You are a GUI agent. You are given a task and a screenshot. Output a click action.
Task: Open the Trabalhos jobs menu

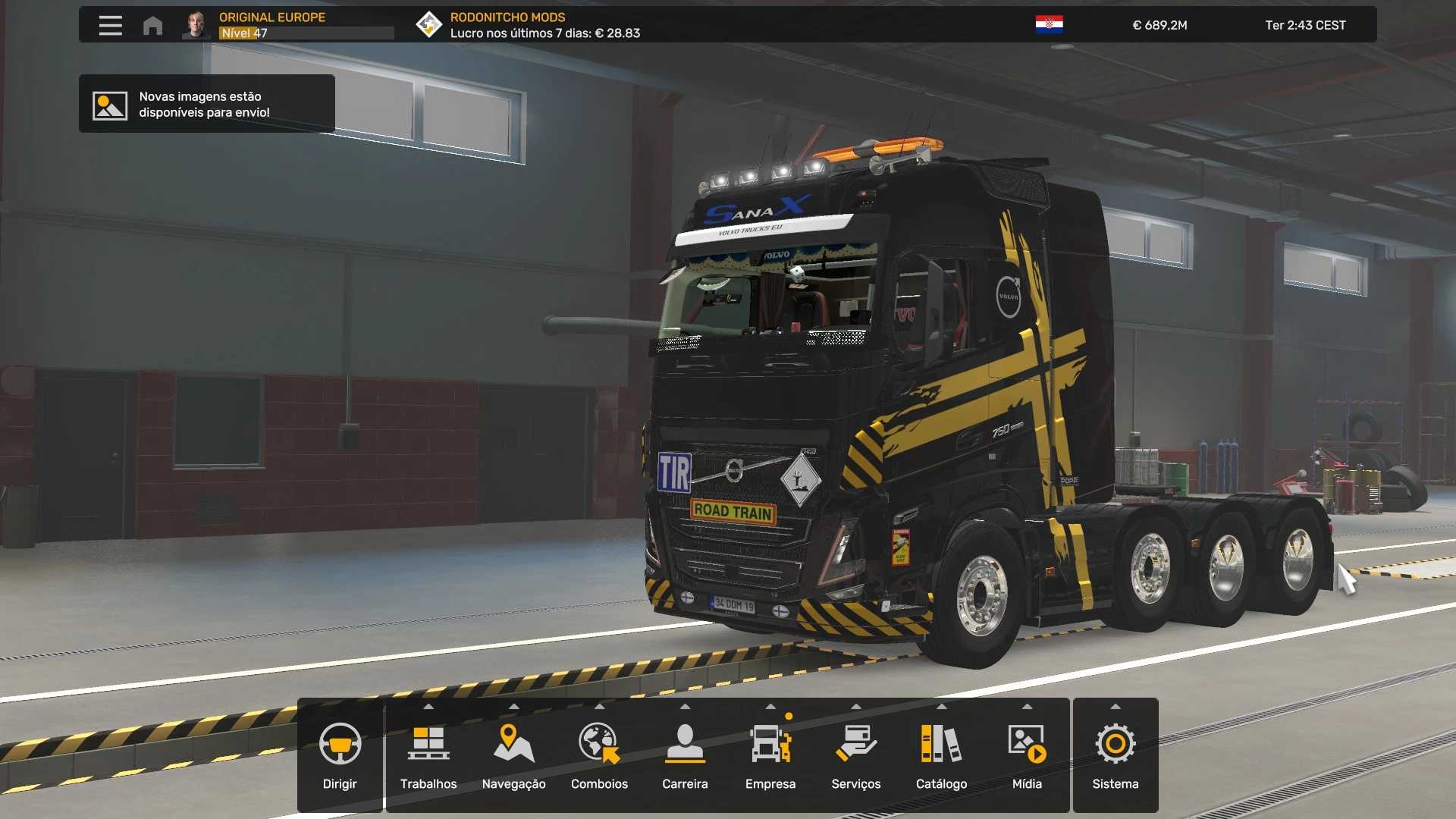pyautogui.click(x=428, y=755)
